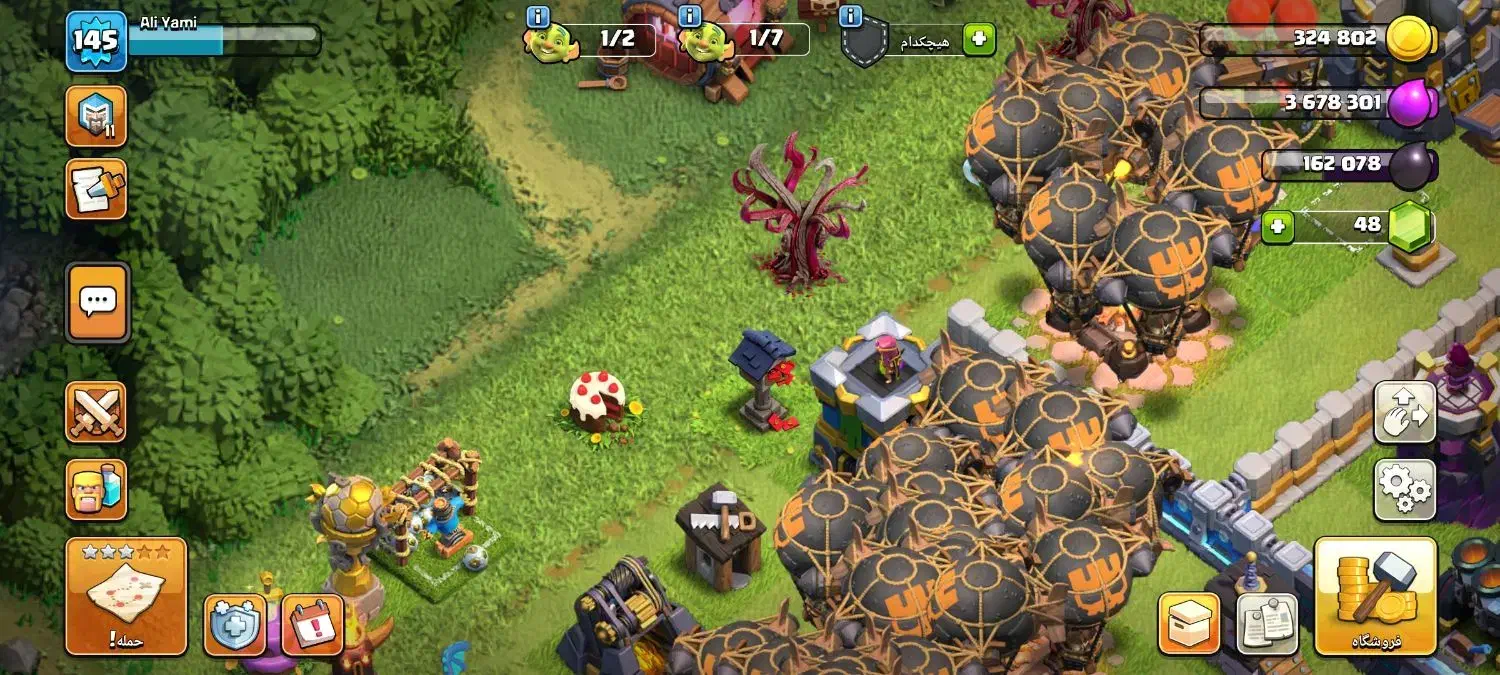Add gems with the green plus
Screen dimensions: 1500x675
click(x=1277, y=226)
